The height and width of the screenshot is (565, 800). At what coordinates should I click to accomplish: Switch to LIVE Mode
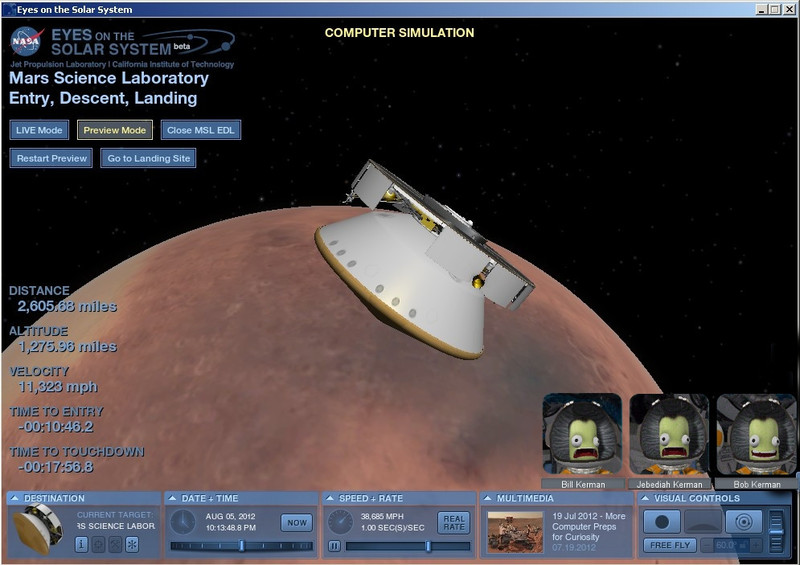click(40, 130)
